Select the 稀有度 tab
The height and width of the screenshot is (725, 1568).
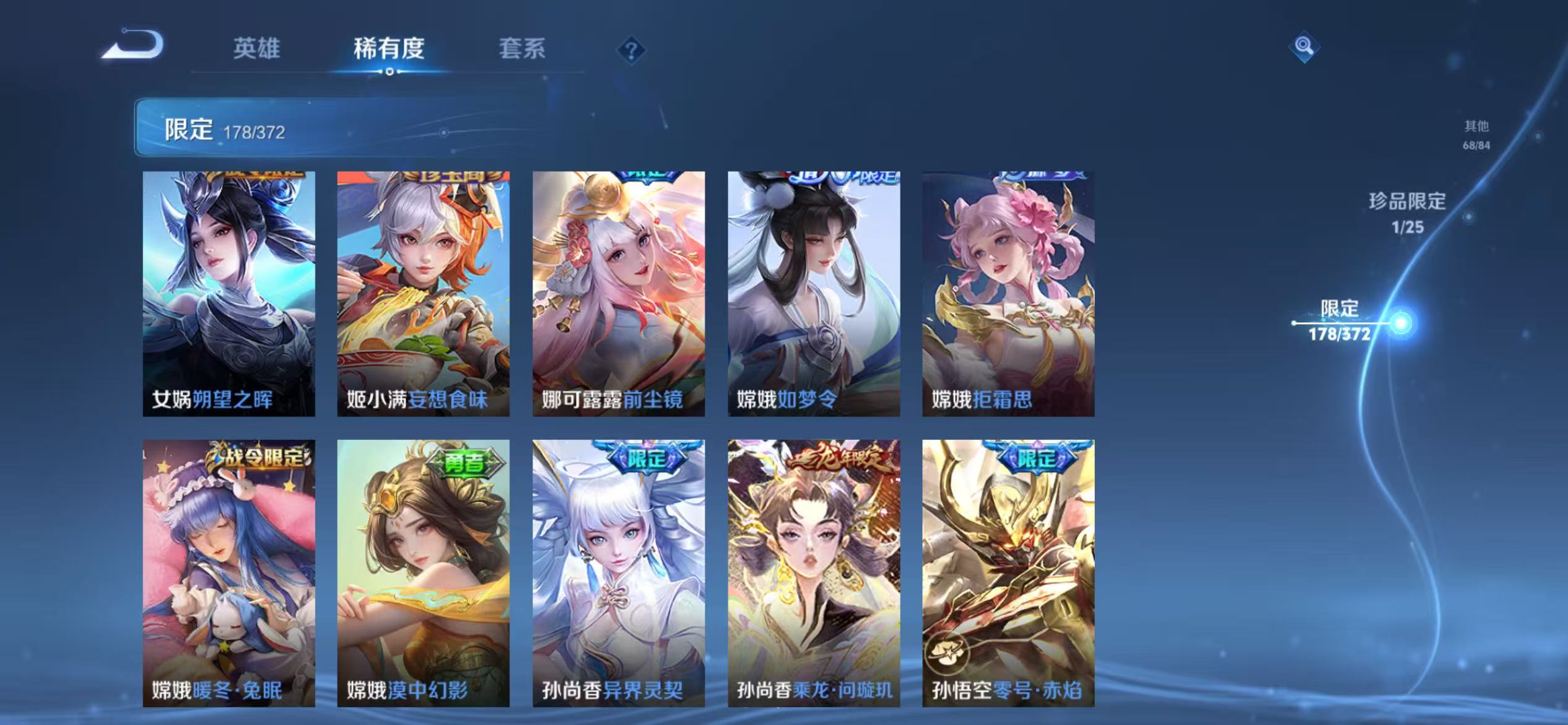389,50
